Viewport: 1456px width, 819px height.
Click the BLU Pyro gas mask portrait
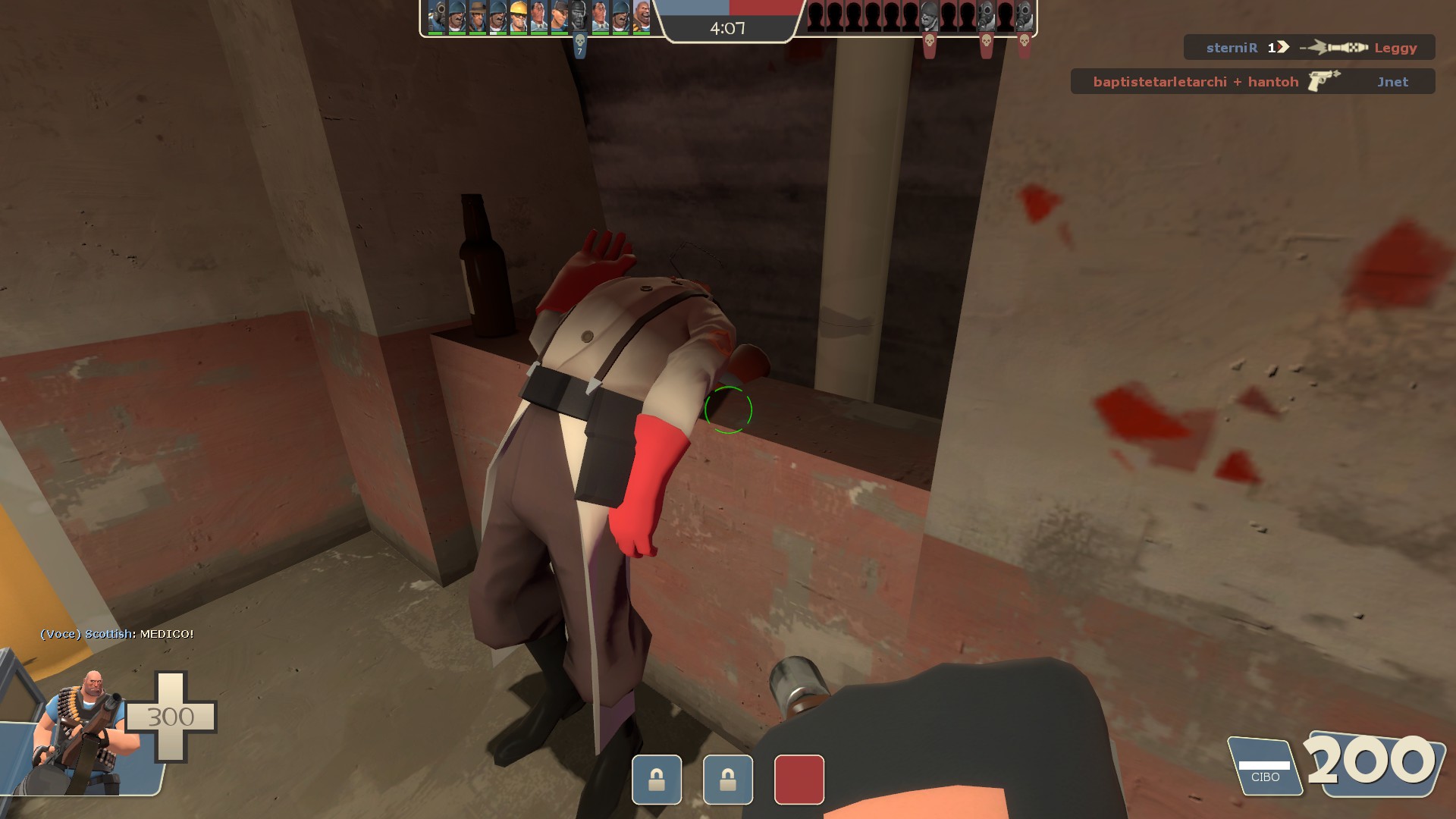click(x=437, y=17)
